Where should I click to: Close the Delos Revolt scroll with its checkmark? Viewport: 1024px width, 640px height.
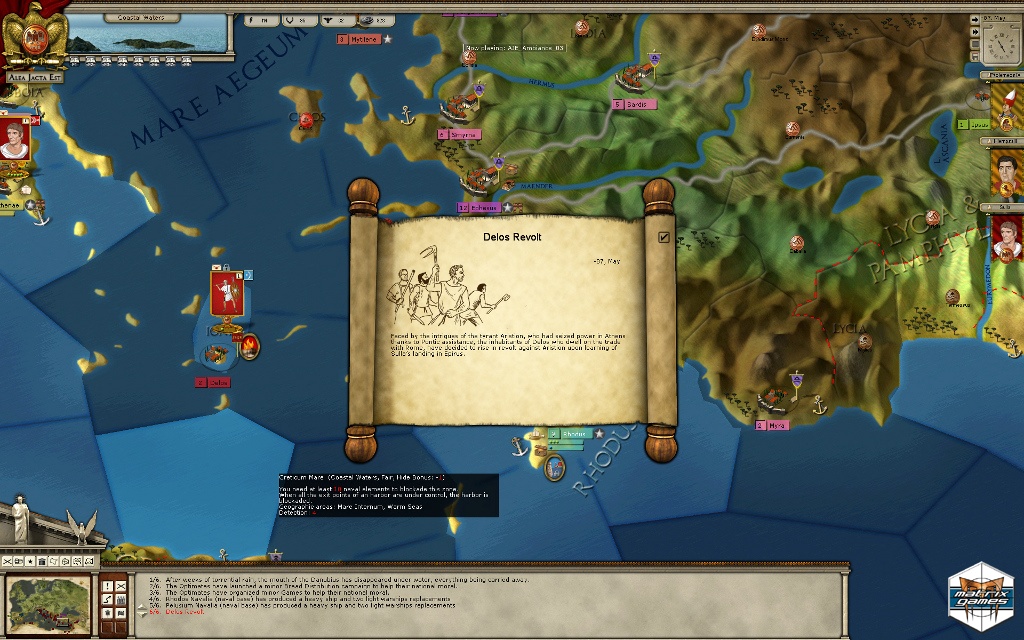(664, 238)
